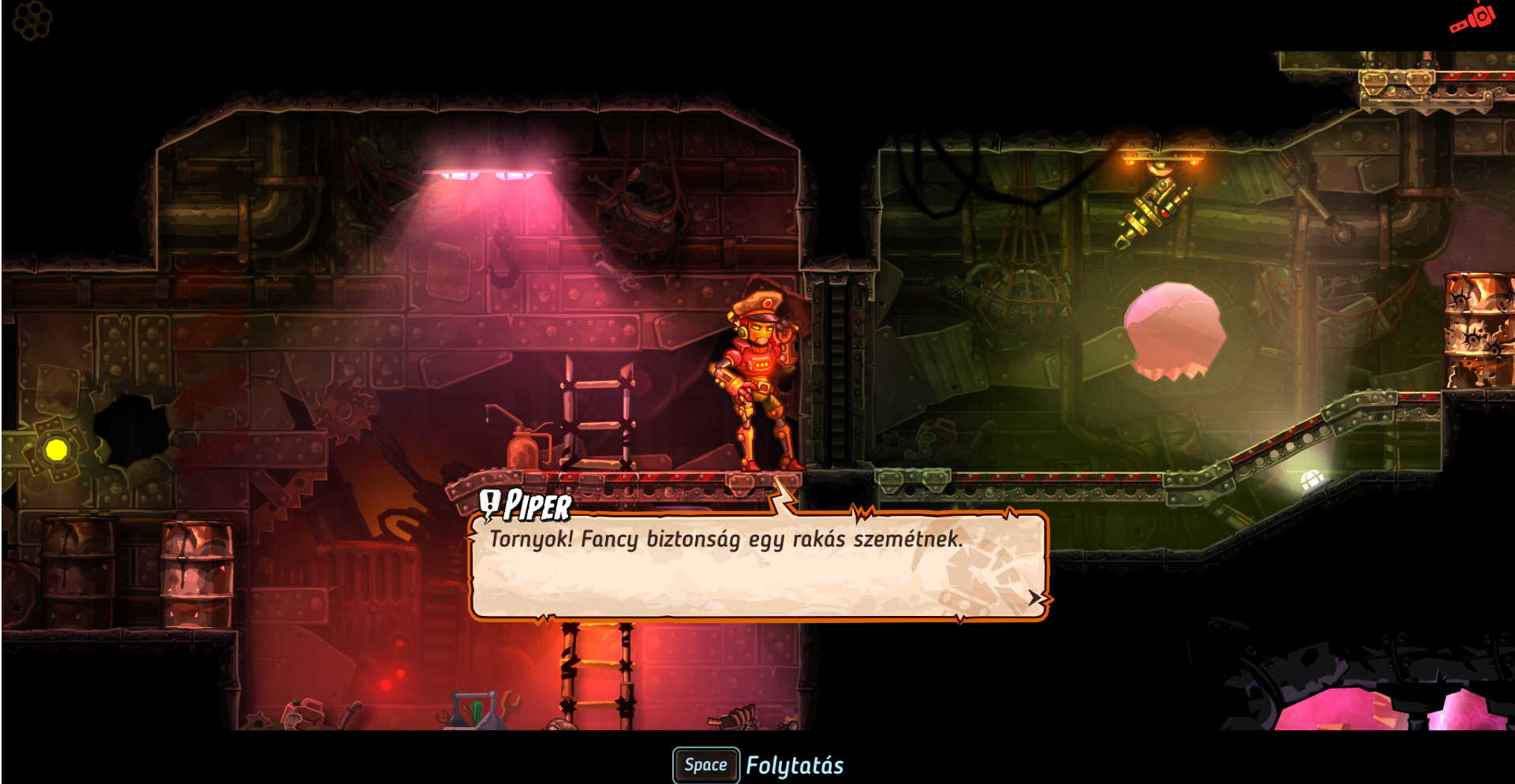Click the red camera icon

(x=1472, y=19)
